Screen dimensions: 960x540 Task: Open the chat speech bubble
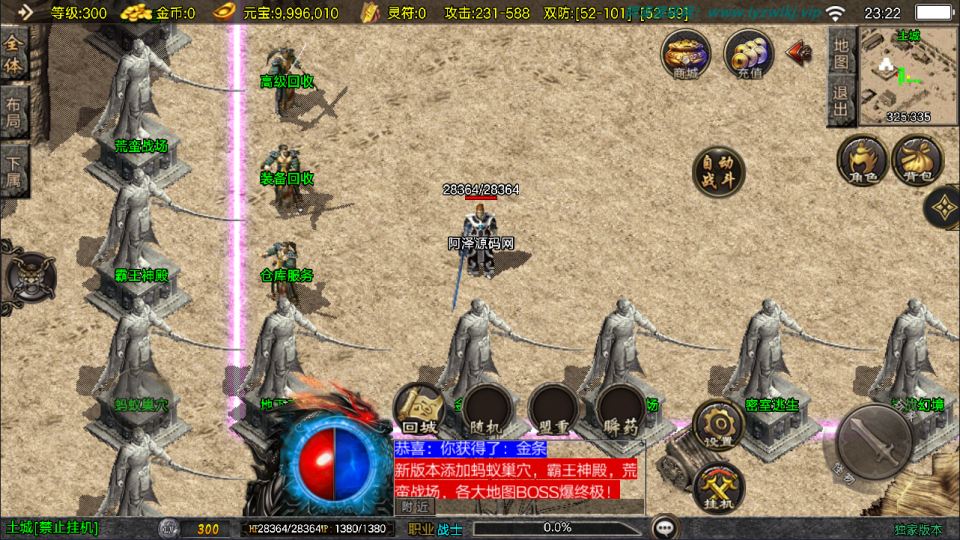(663, 527)
